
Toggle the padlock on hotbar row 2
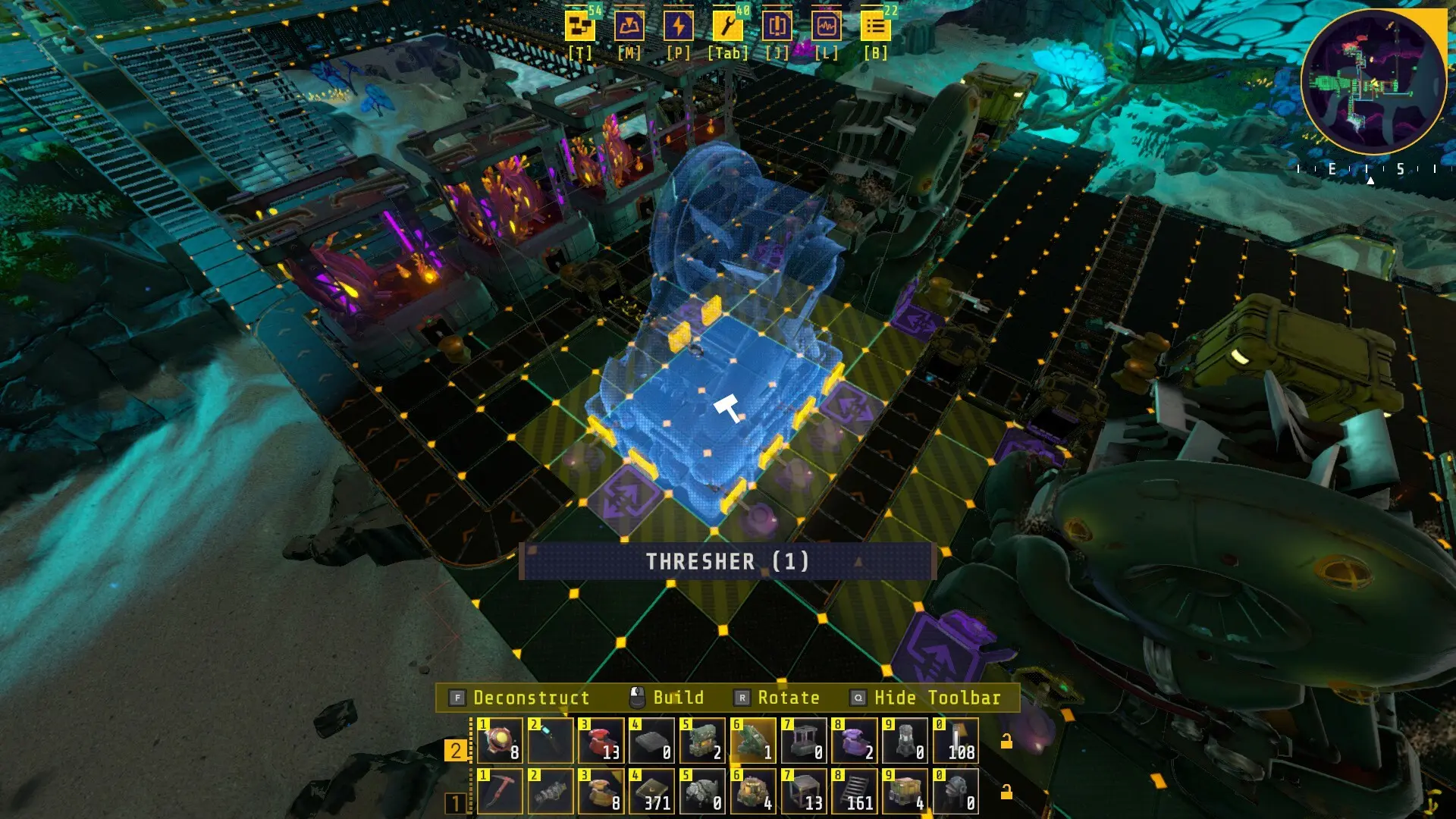[1006, 739]
